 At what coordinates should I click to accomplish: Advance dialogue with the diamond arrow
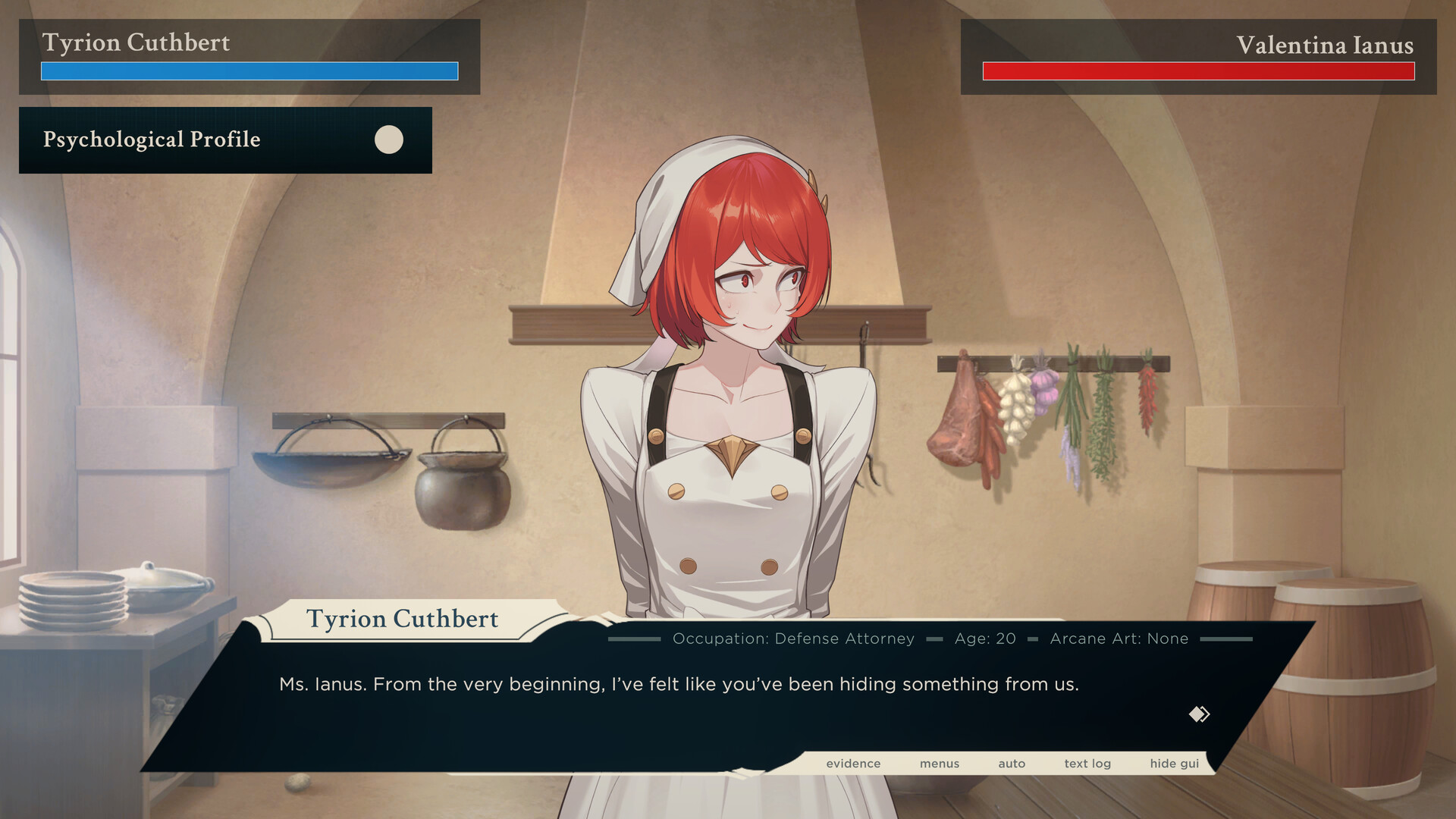tap(1199, 714)
